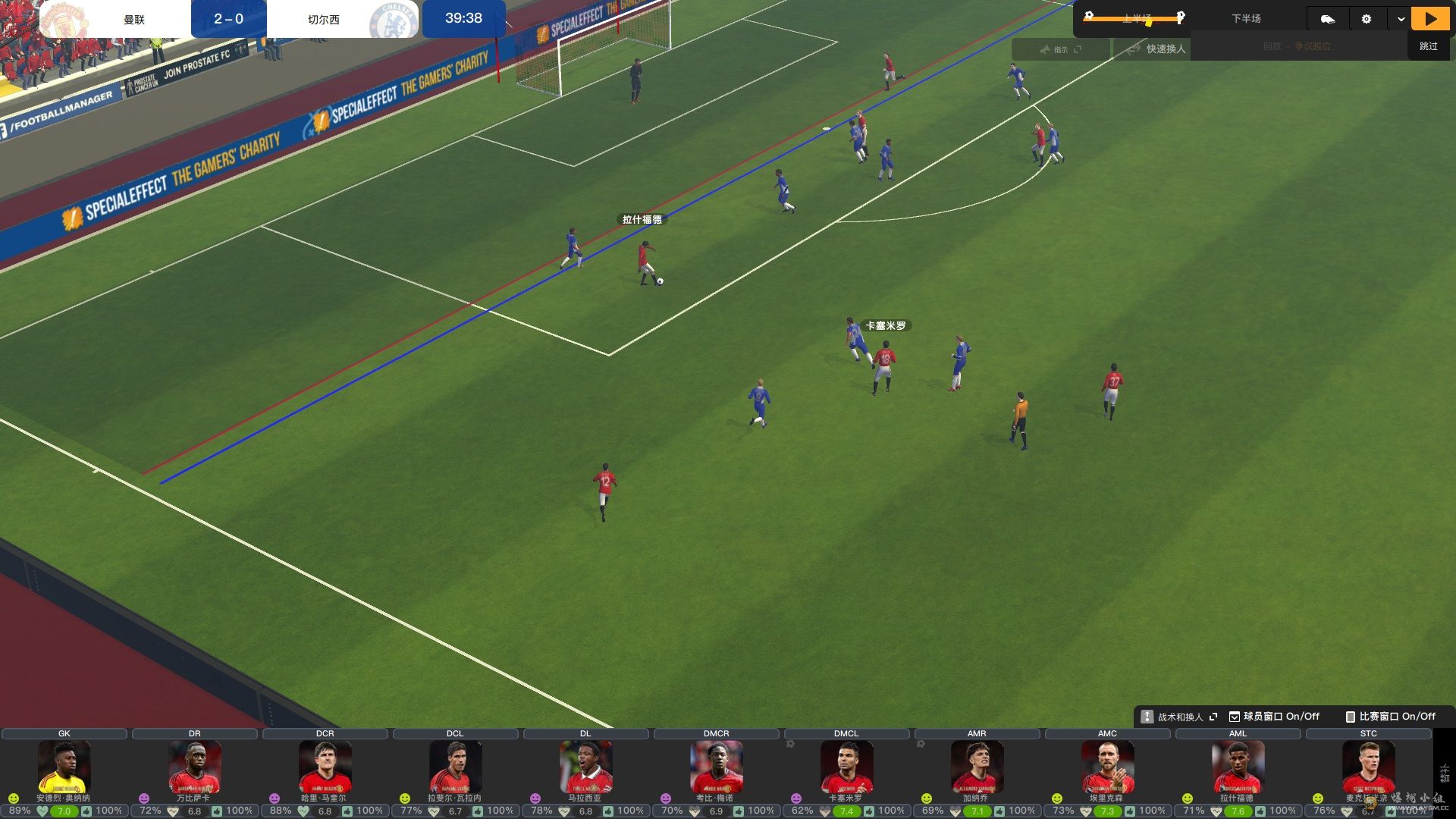Toggle 比赛窗口 On/Off checkbox
1456x819 pixels.
click(1351, 717)
